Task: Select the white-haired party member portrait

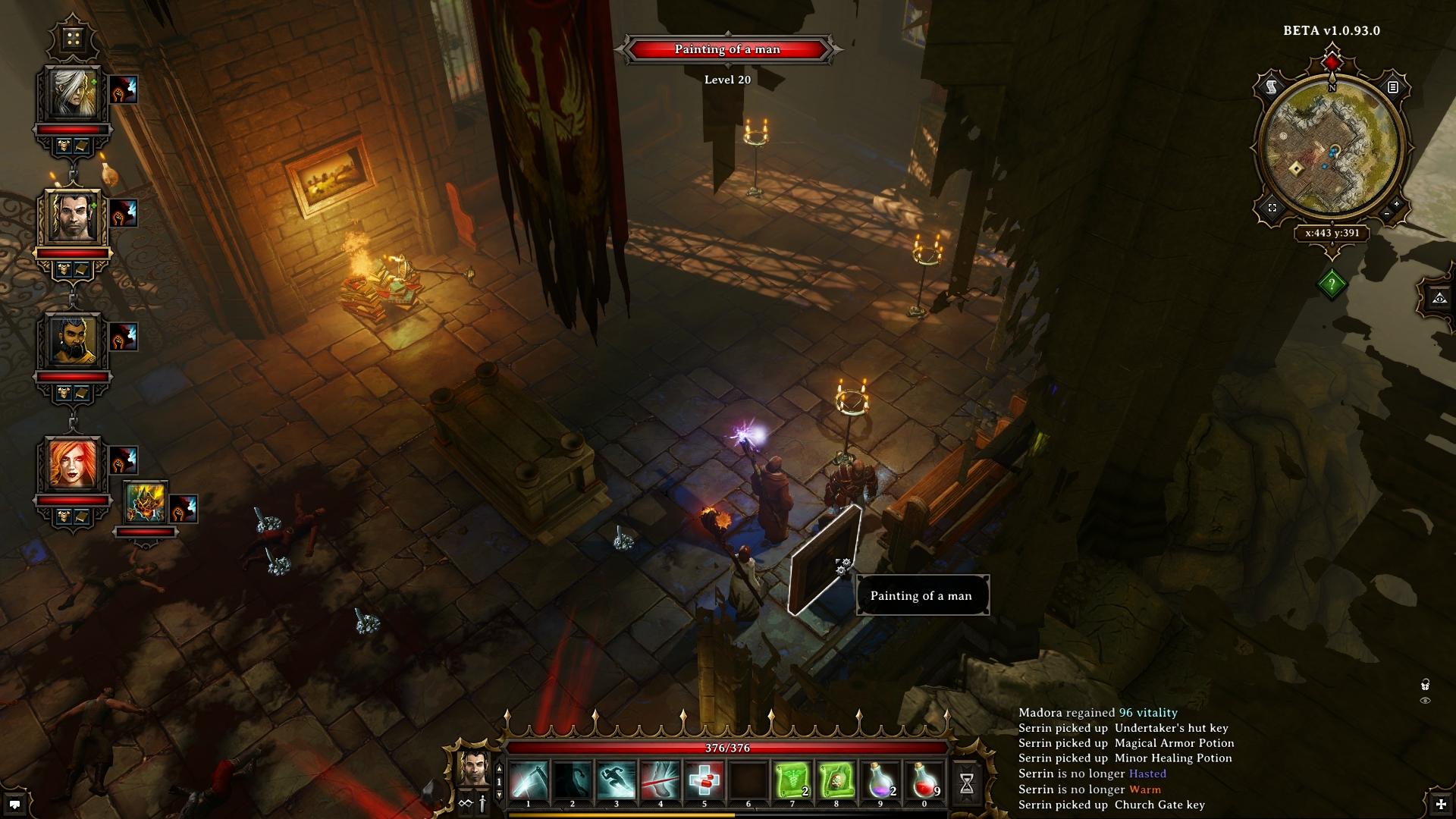Action: tap(73, 94)
